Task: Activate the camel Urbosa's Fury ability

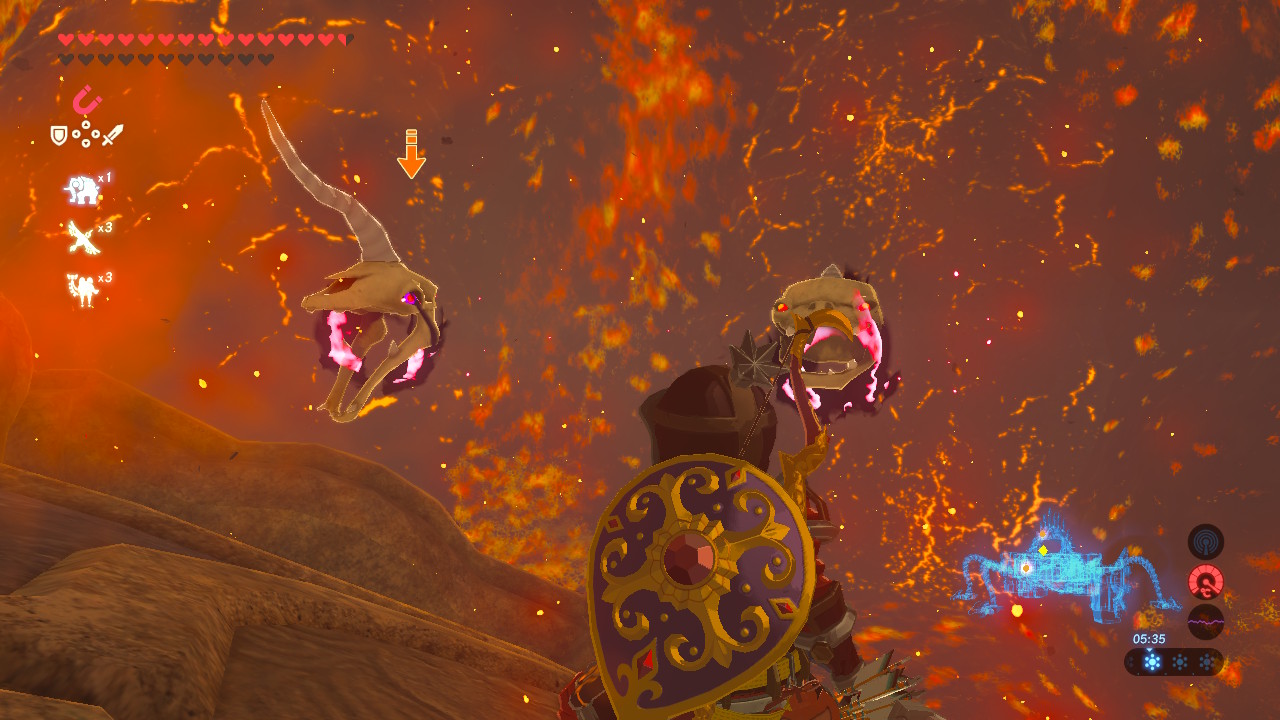Action: (x=81, y=289)
